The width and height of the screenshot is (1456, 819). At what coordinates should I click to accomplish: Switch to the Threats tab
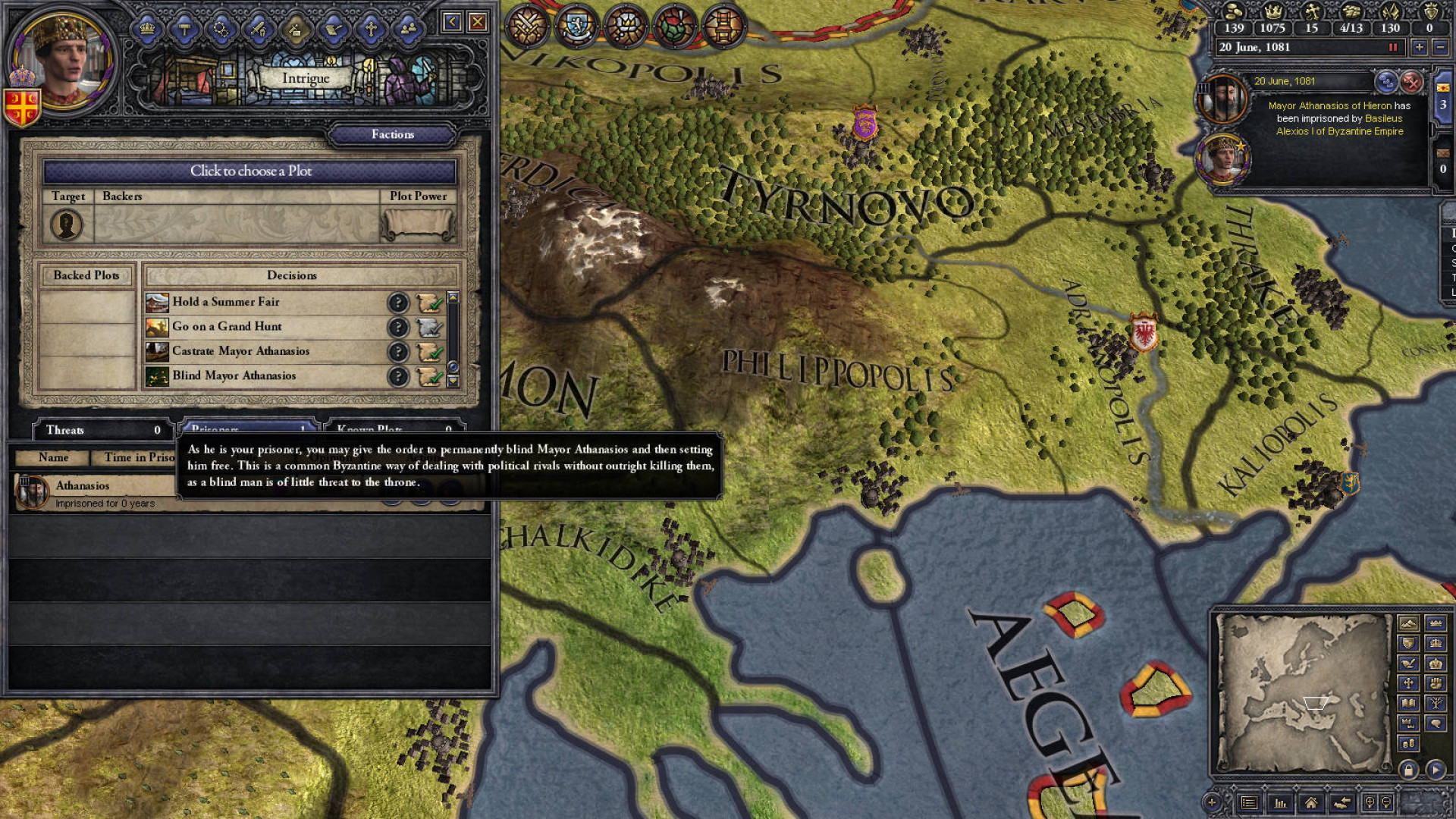[x=102, y=430]
